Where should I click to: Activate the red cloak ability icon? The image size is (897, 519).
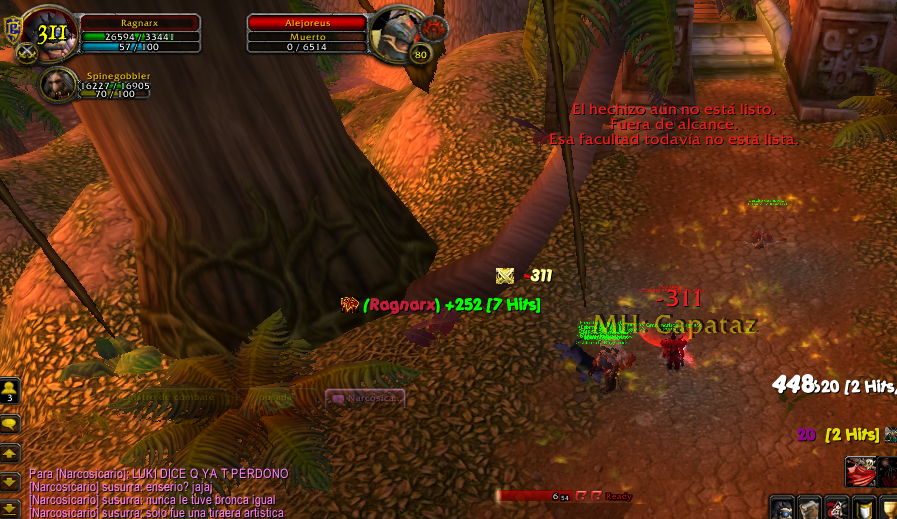859,470
